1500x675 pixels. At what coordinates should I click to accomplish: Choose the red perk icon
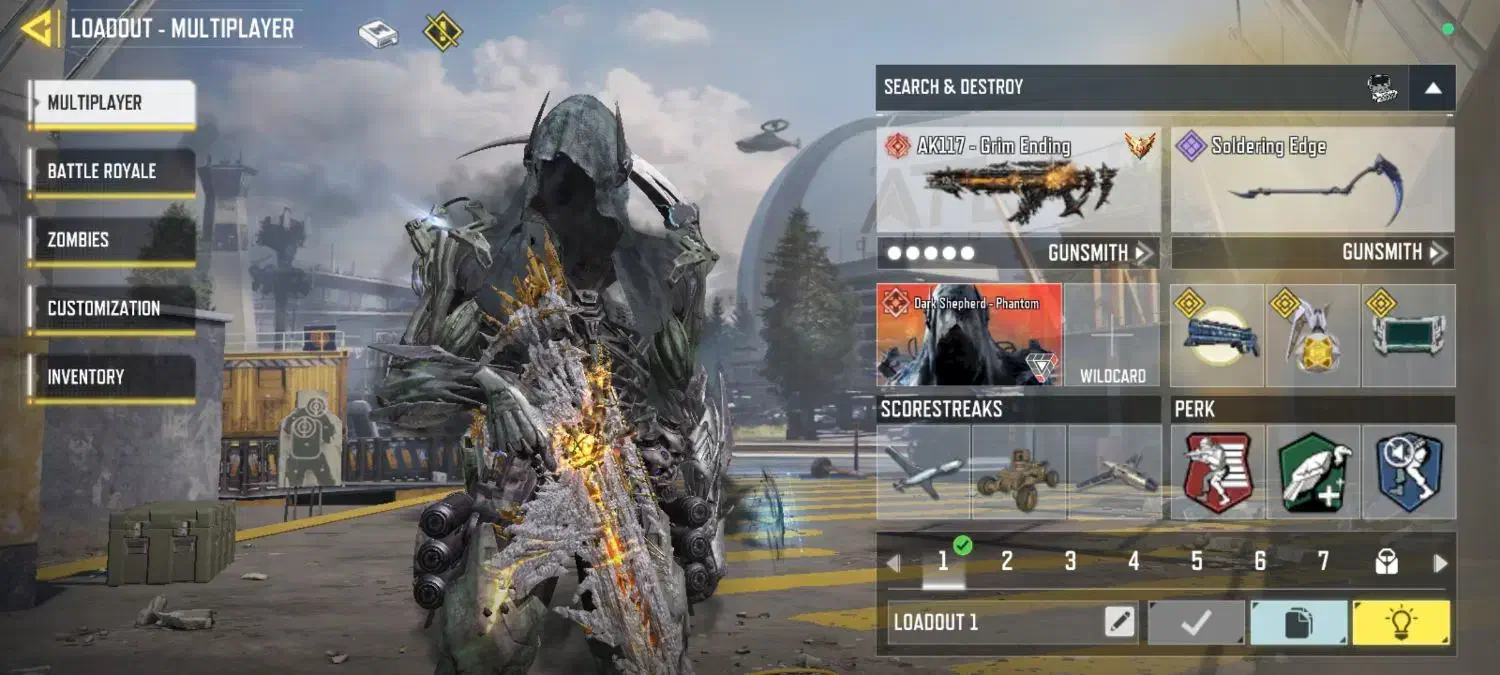[x=1217, y=472]
